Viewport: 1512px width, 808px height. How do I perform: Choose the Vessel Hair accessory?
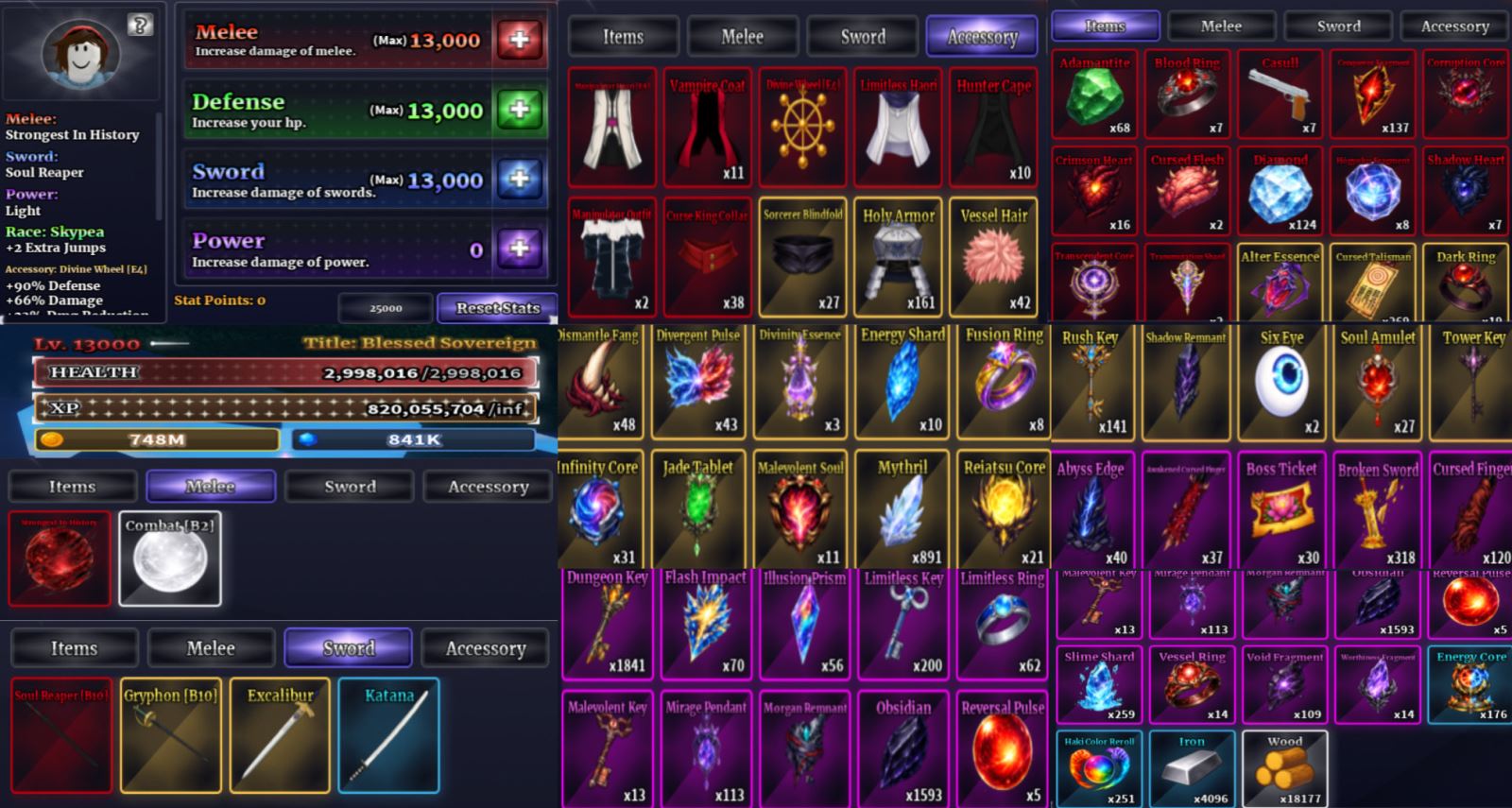click(x=993, y=257)
